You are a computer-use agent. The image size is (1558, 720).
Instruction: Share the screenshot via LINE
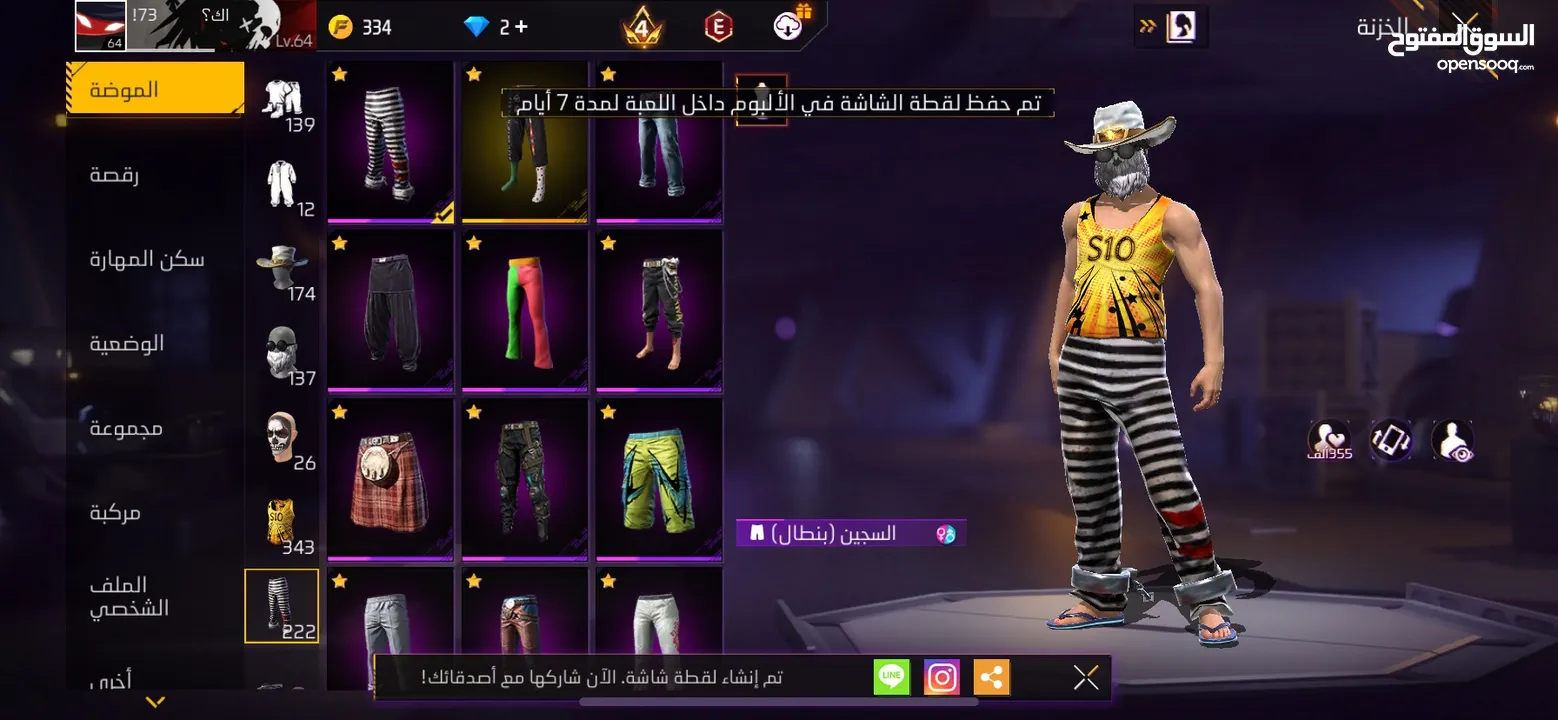(x=891, y=676)
